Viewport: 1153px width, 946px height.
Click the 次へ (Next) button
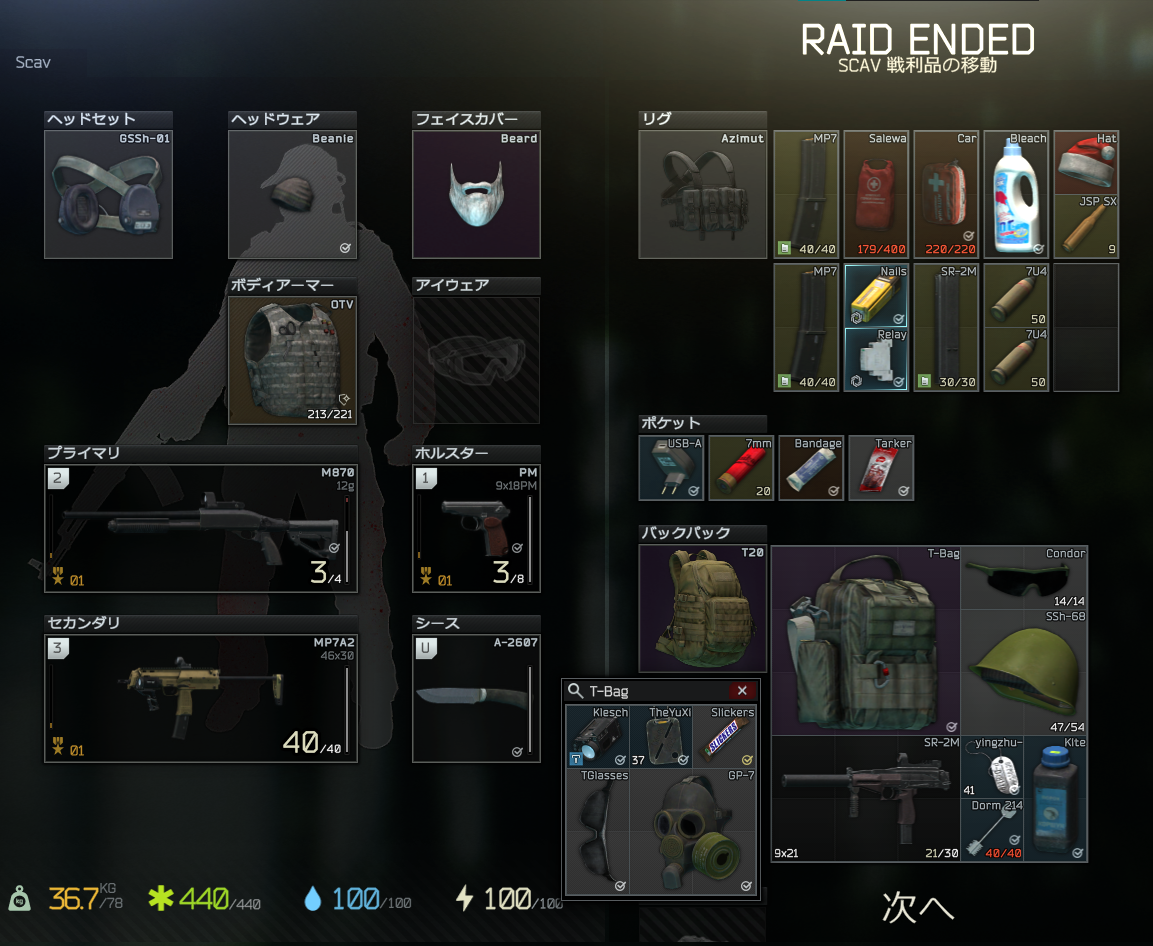coord(916,905)
